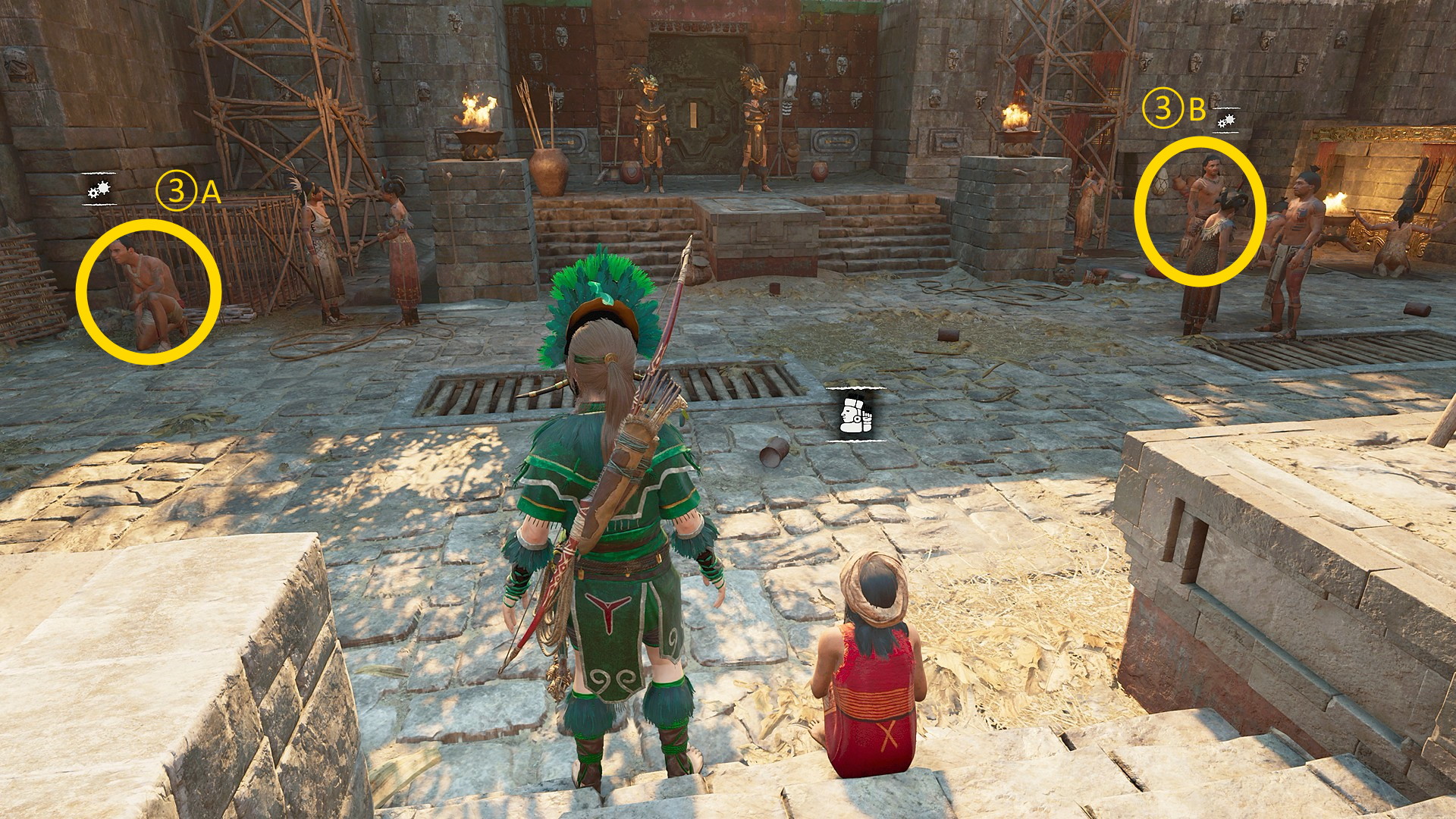The width and height of the screenshot is (1456, 819).
Task: Click the gear marker beside label 3A
Action: click(x=99, y=190)
